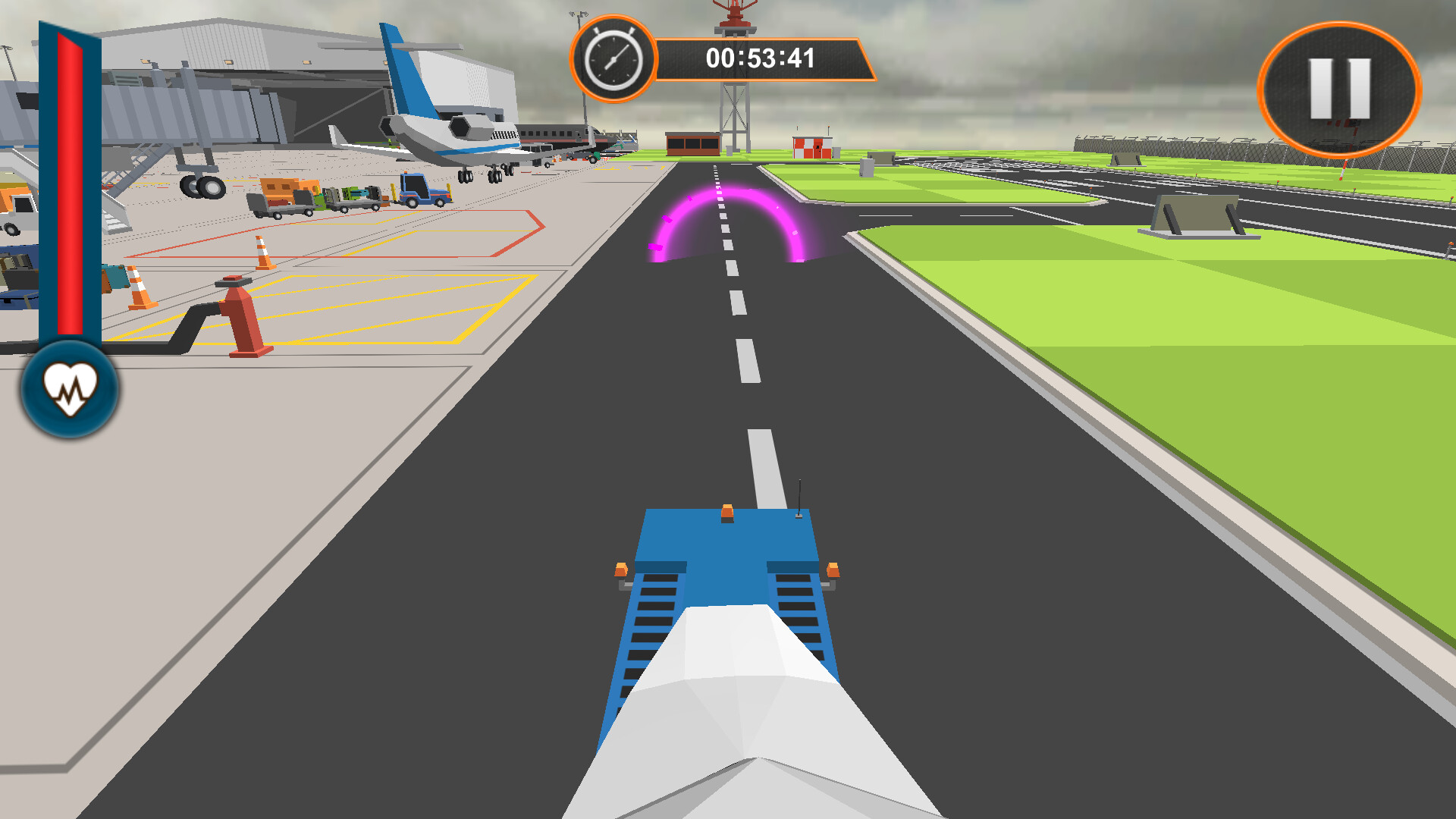This screenshot has width=1456, height=819.
Task: Click the stopwatch icon beside the timer
Action: [x=613, y=57]
